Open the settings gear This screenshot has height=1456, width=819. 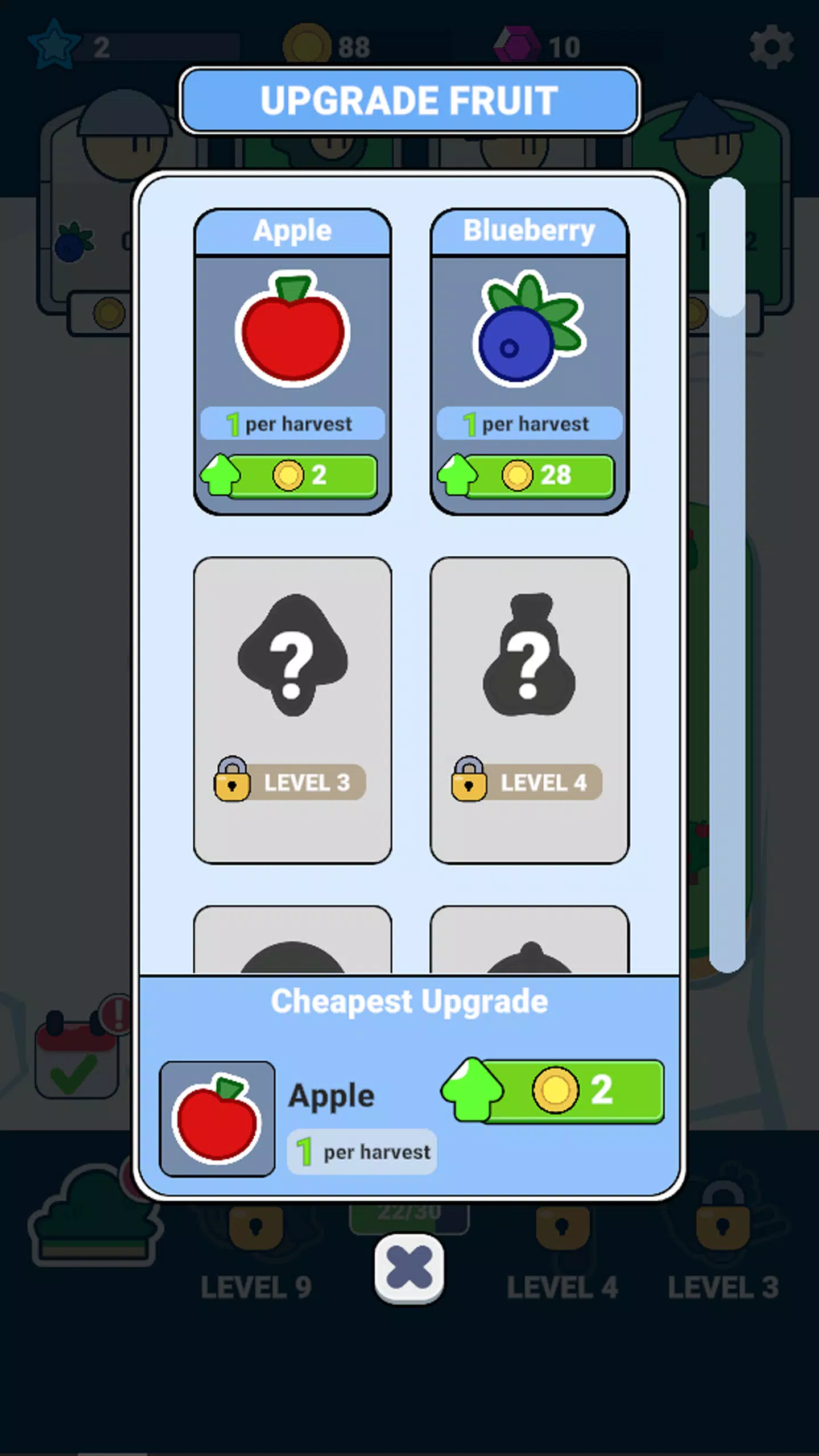[772, 47]
